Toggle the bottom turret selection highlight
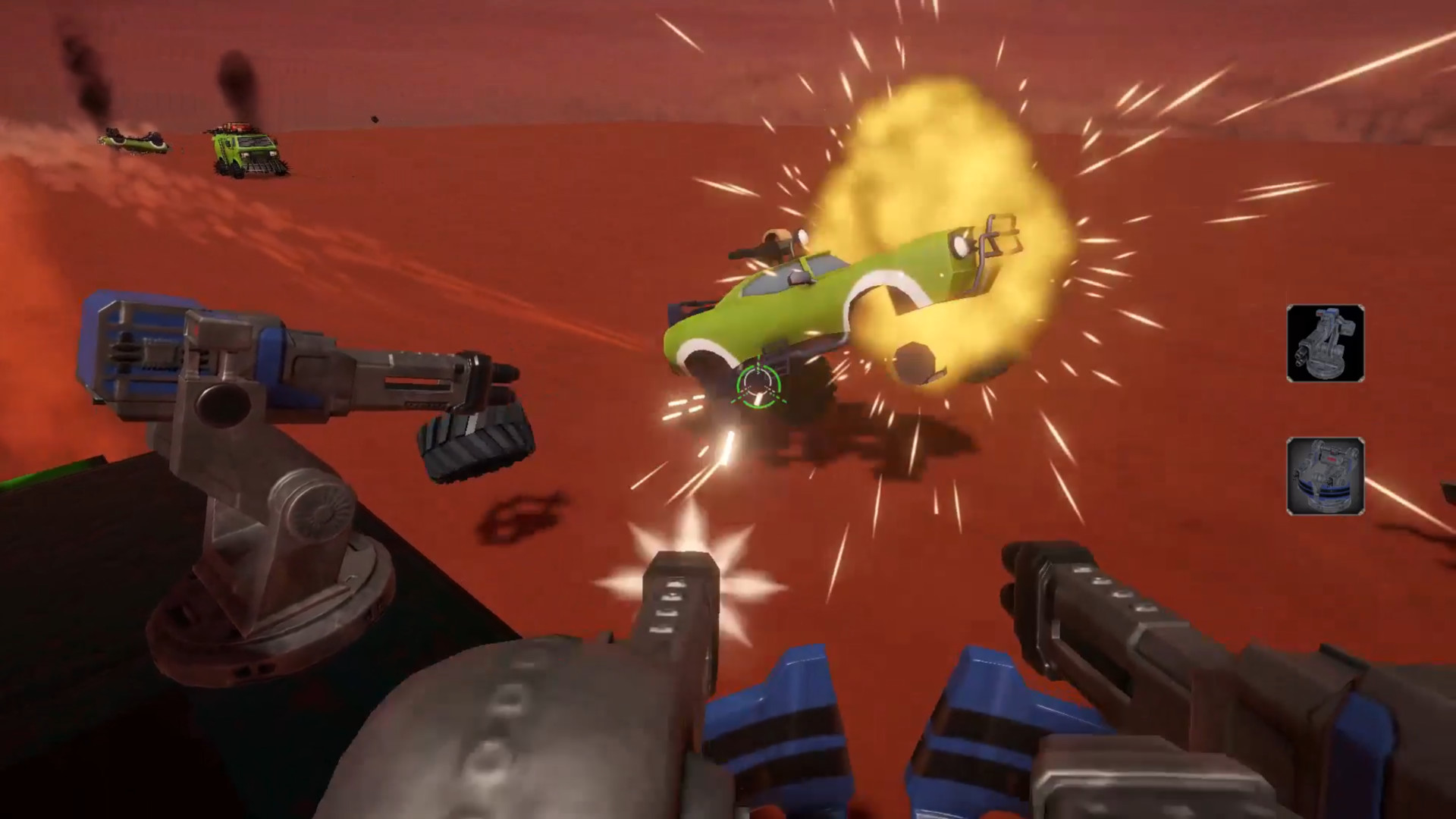This screenshot has width=1456, height=819. (x=1327, y=478)
